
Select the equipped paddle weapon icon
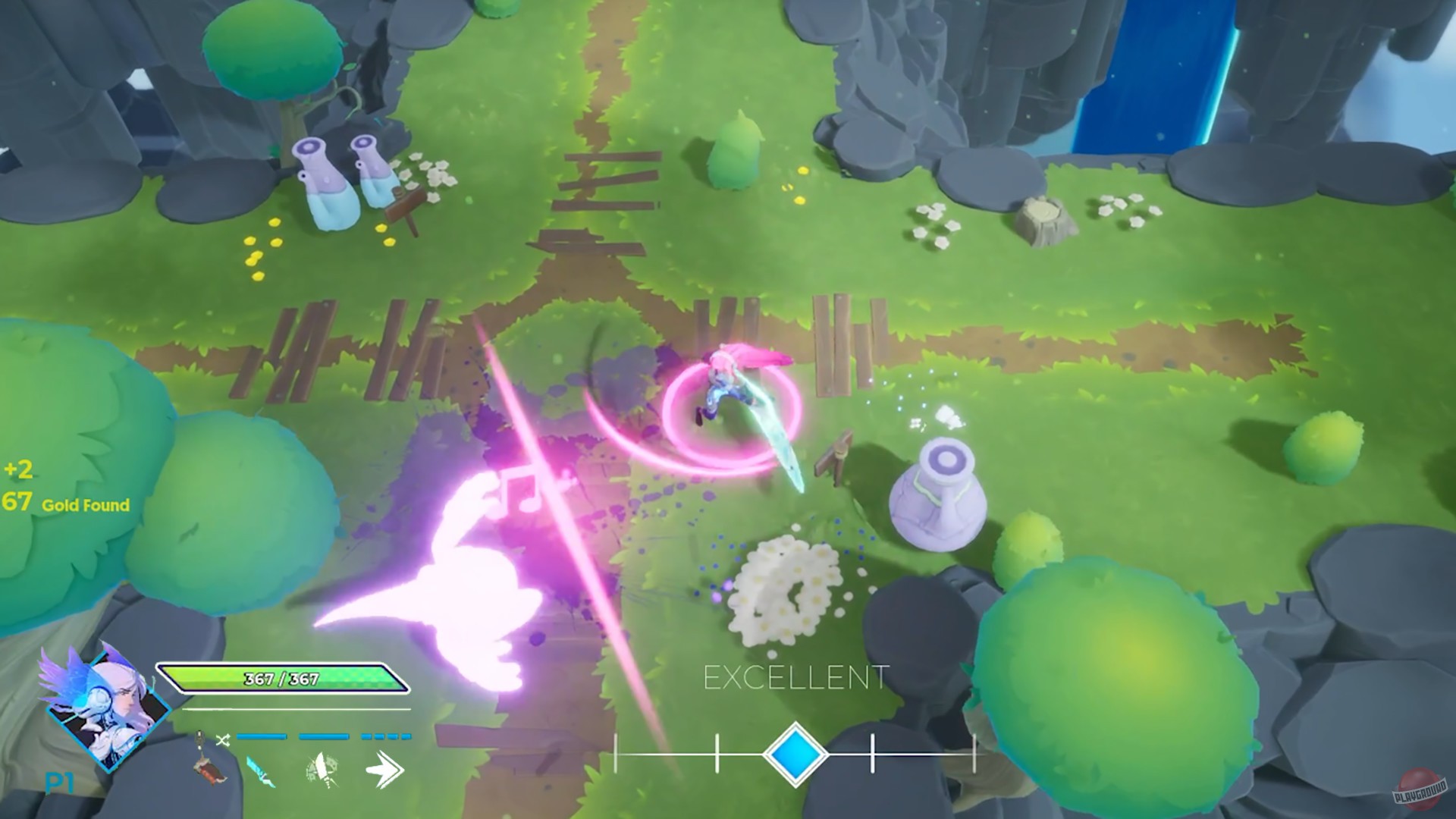[x=207, y=762]
